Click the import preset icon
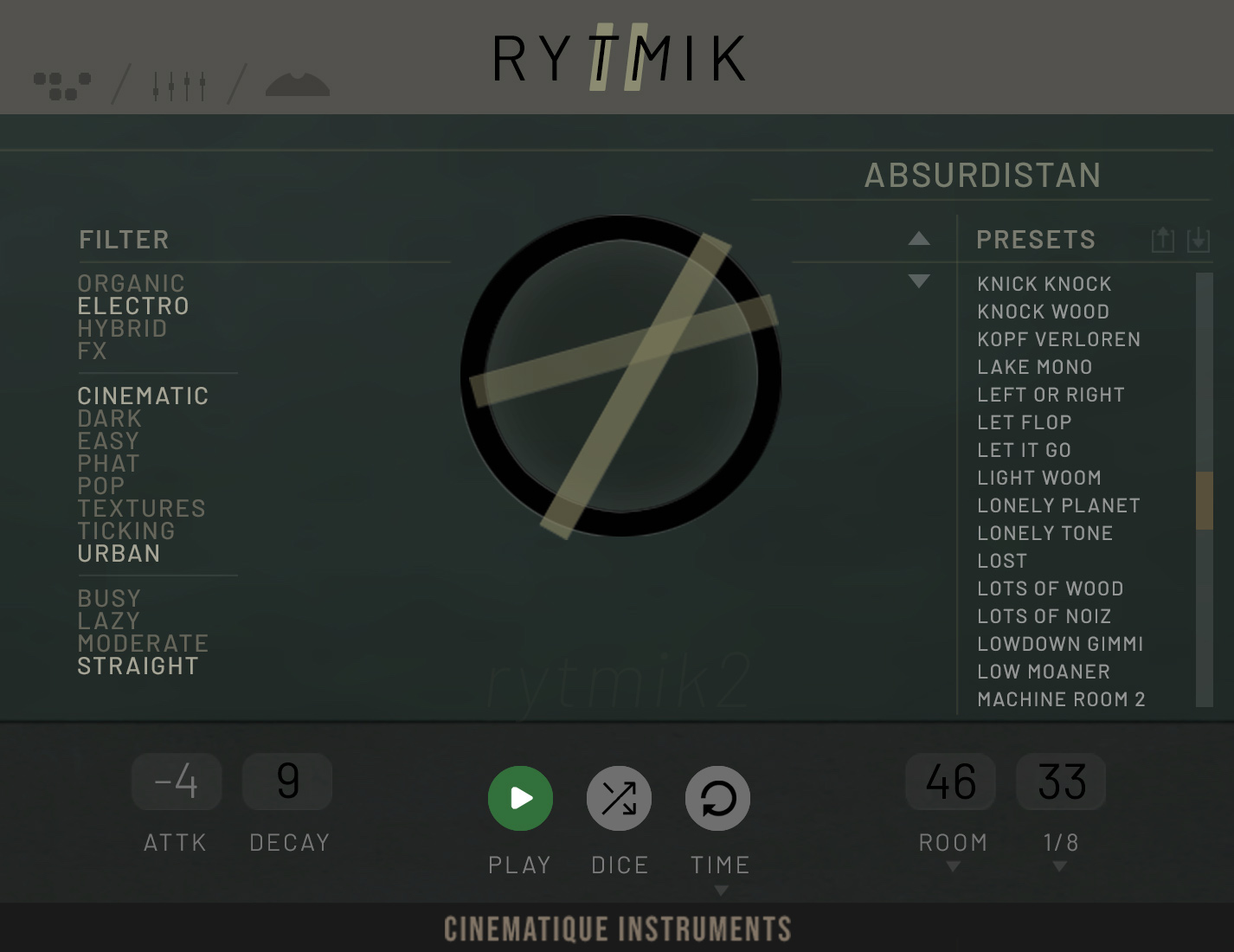This screenshot has width=1234, height=952. tap(1198, 240)
